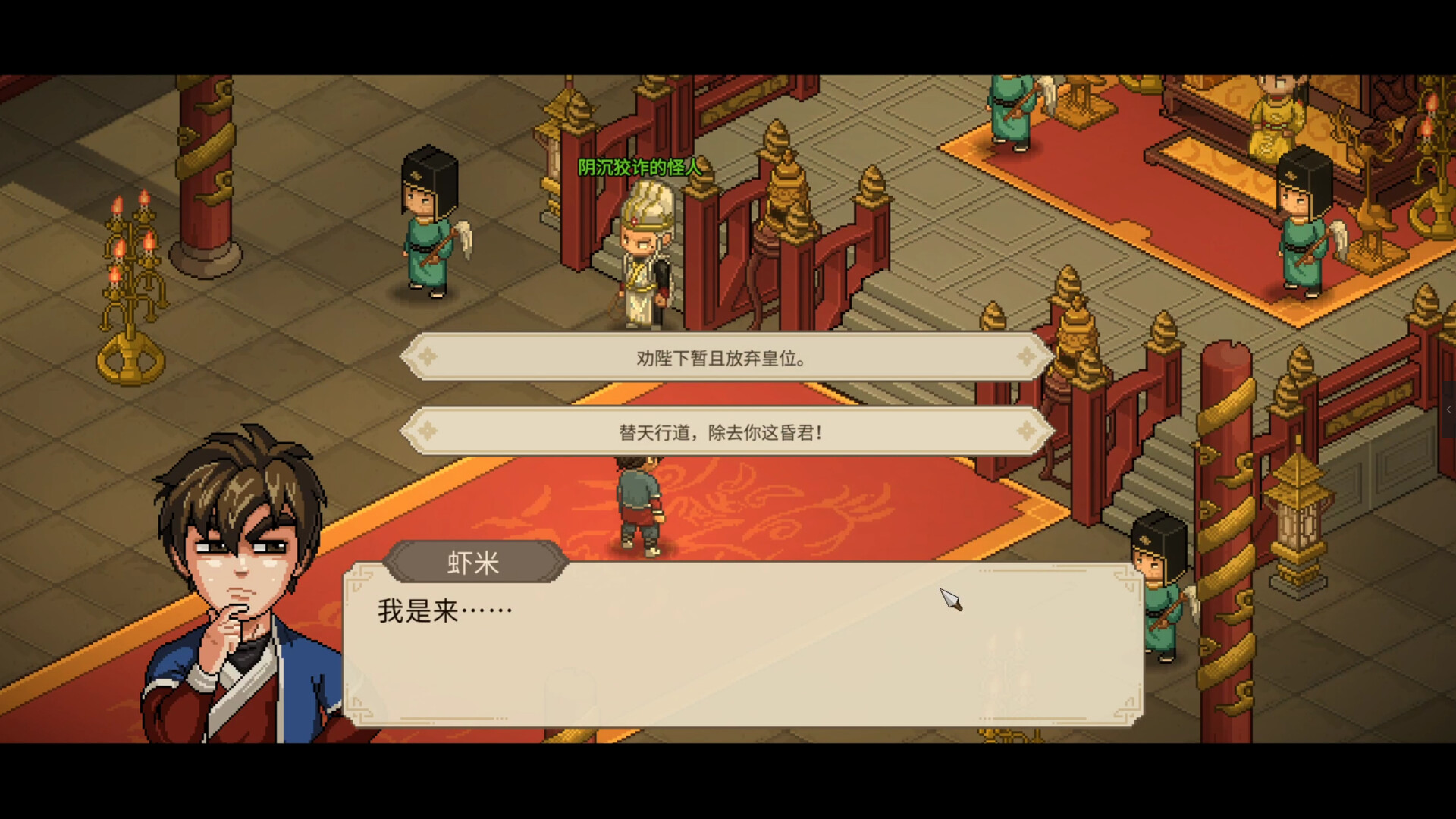Click the 虾米 name plate above the dialogue box

(475, 560)
